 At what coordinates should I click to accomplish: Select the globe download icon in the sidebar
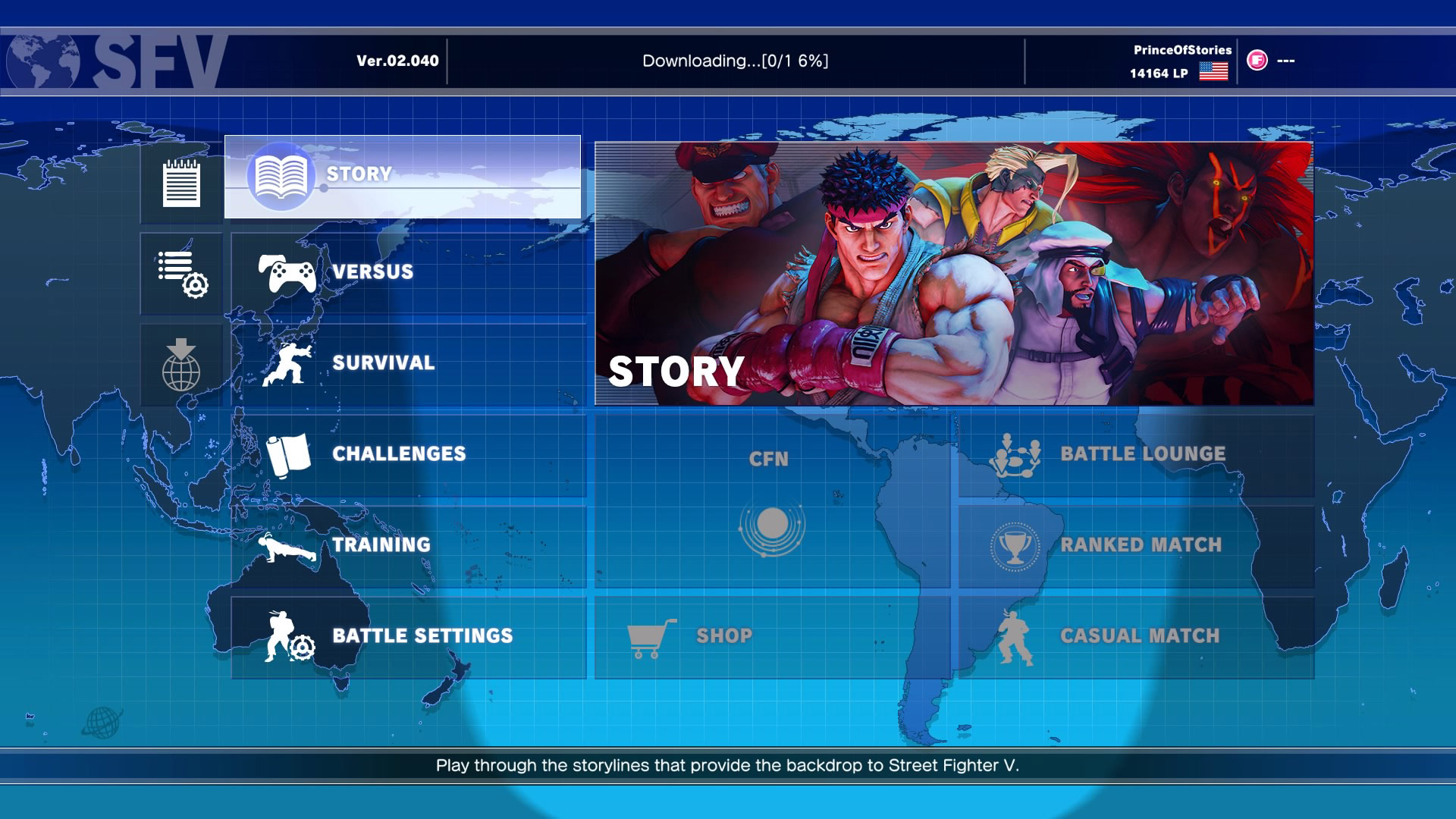180,362
